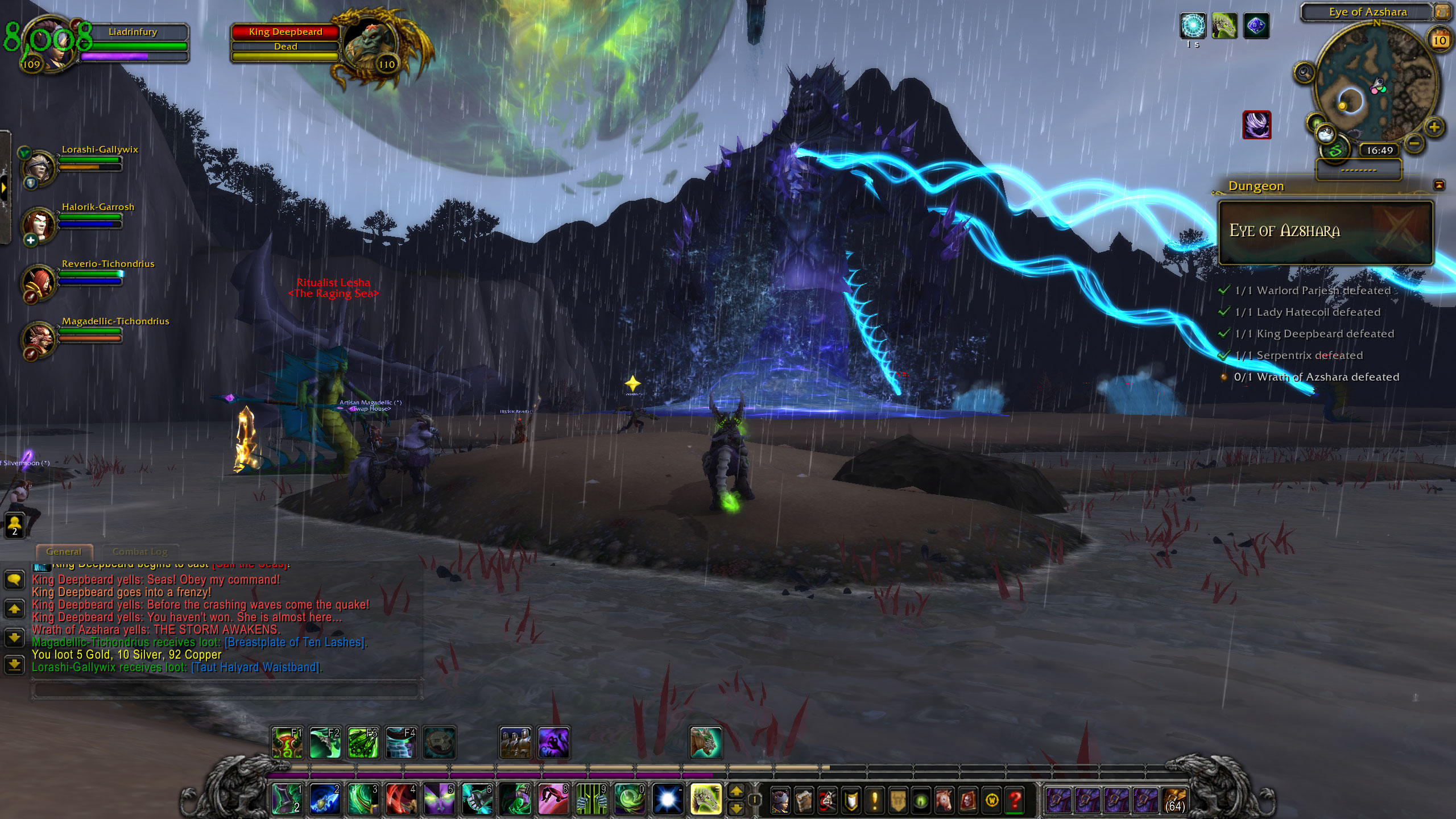Select party member Lorashi-Gallywix
The width and height of the screenshot is (1456, 819).
(x=39, y=166)
